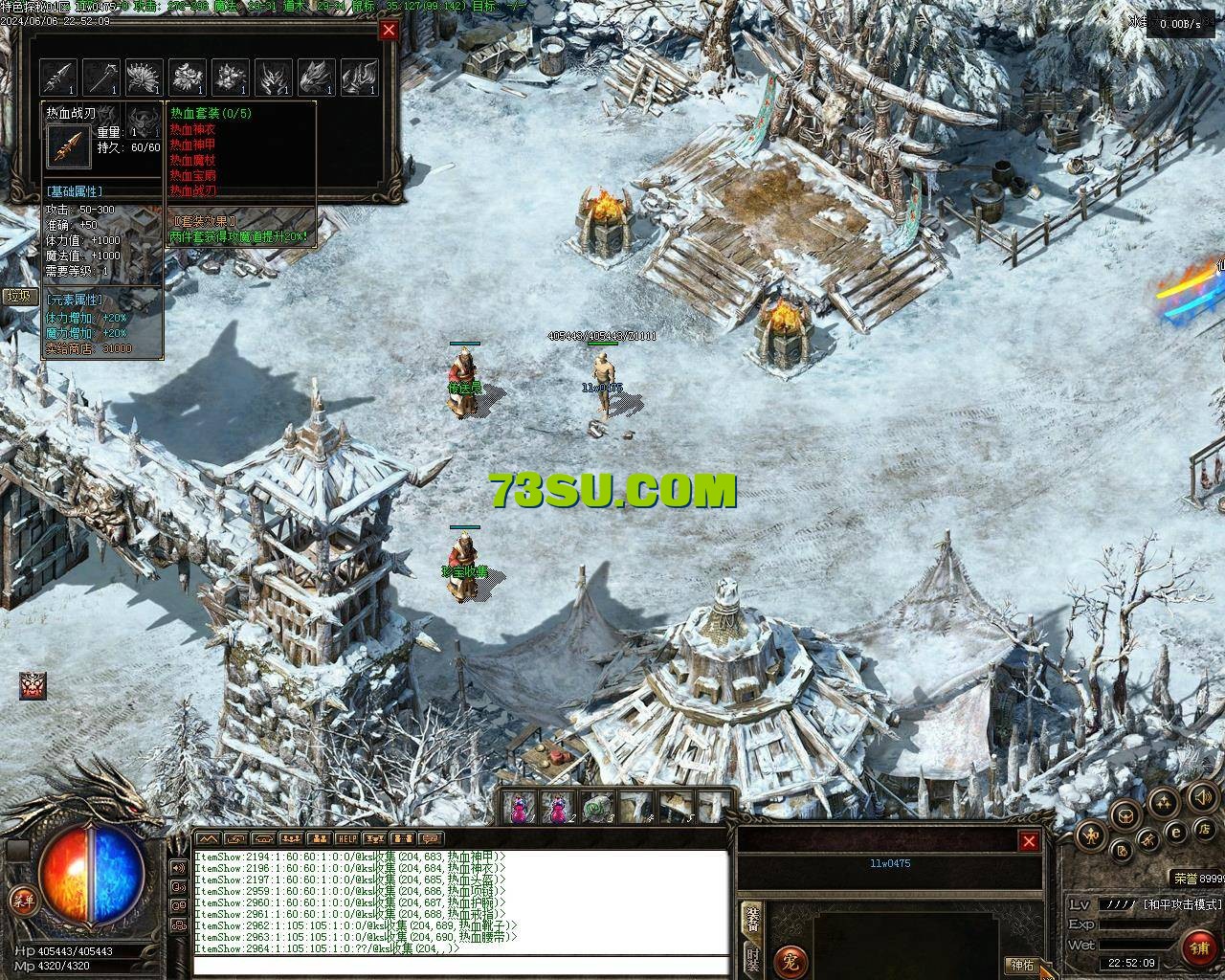Switch to the 时装 (fashion) tab

tap(753, 960)
